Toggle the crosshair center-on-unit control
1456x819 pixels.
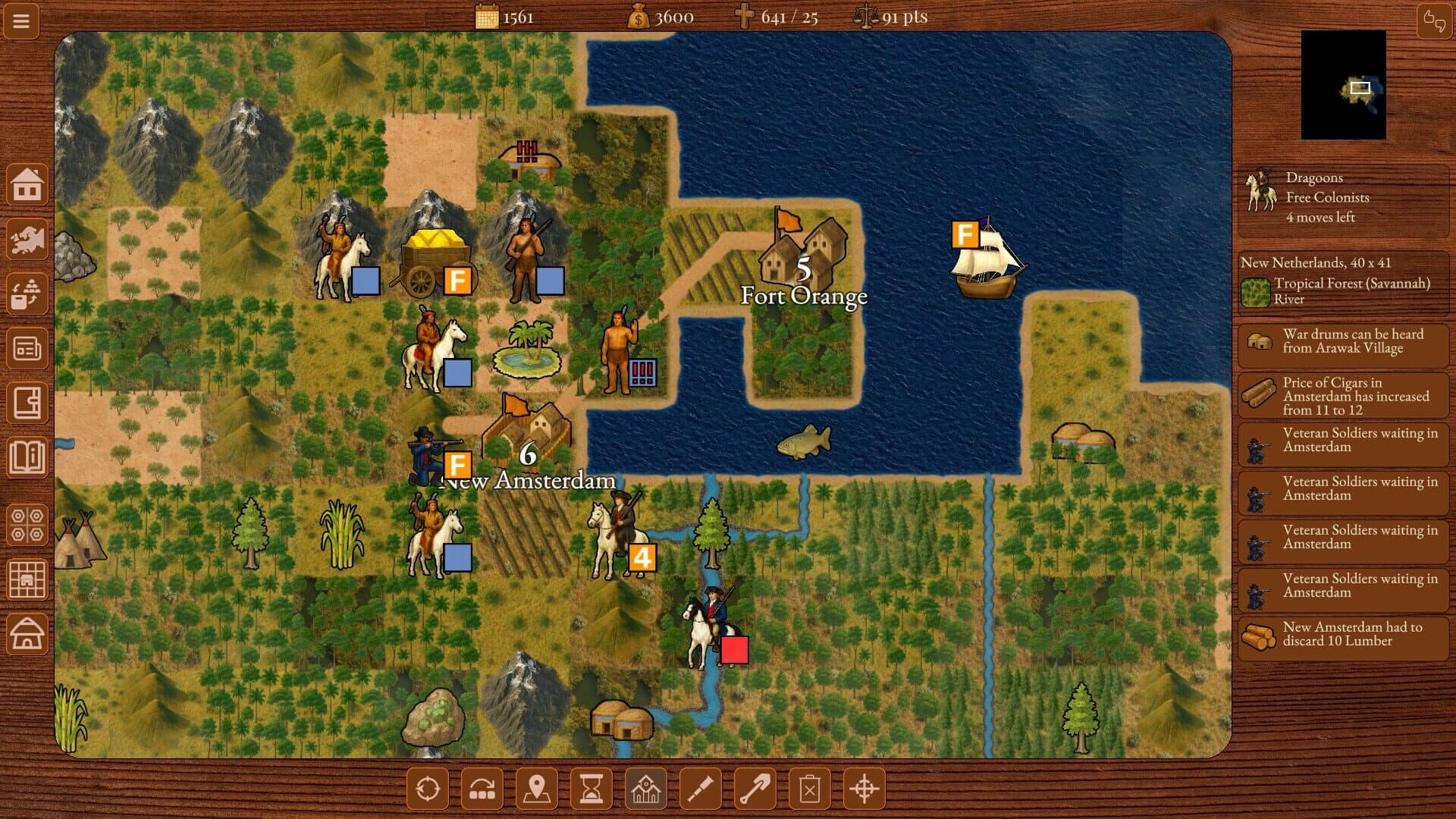(x=864, y=789)
